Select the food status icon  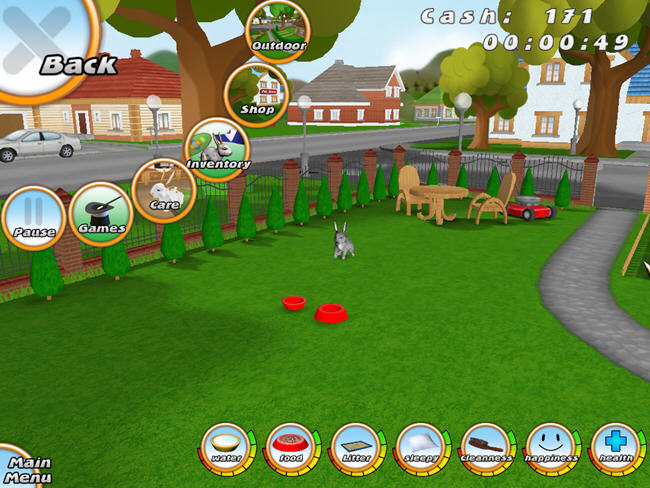(291, 445)
